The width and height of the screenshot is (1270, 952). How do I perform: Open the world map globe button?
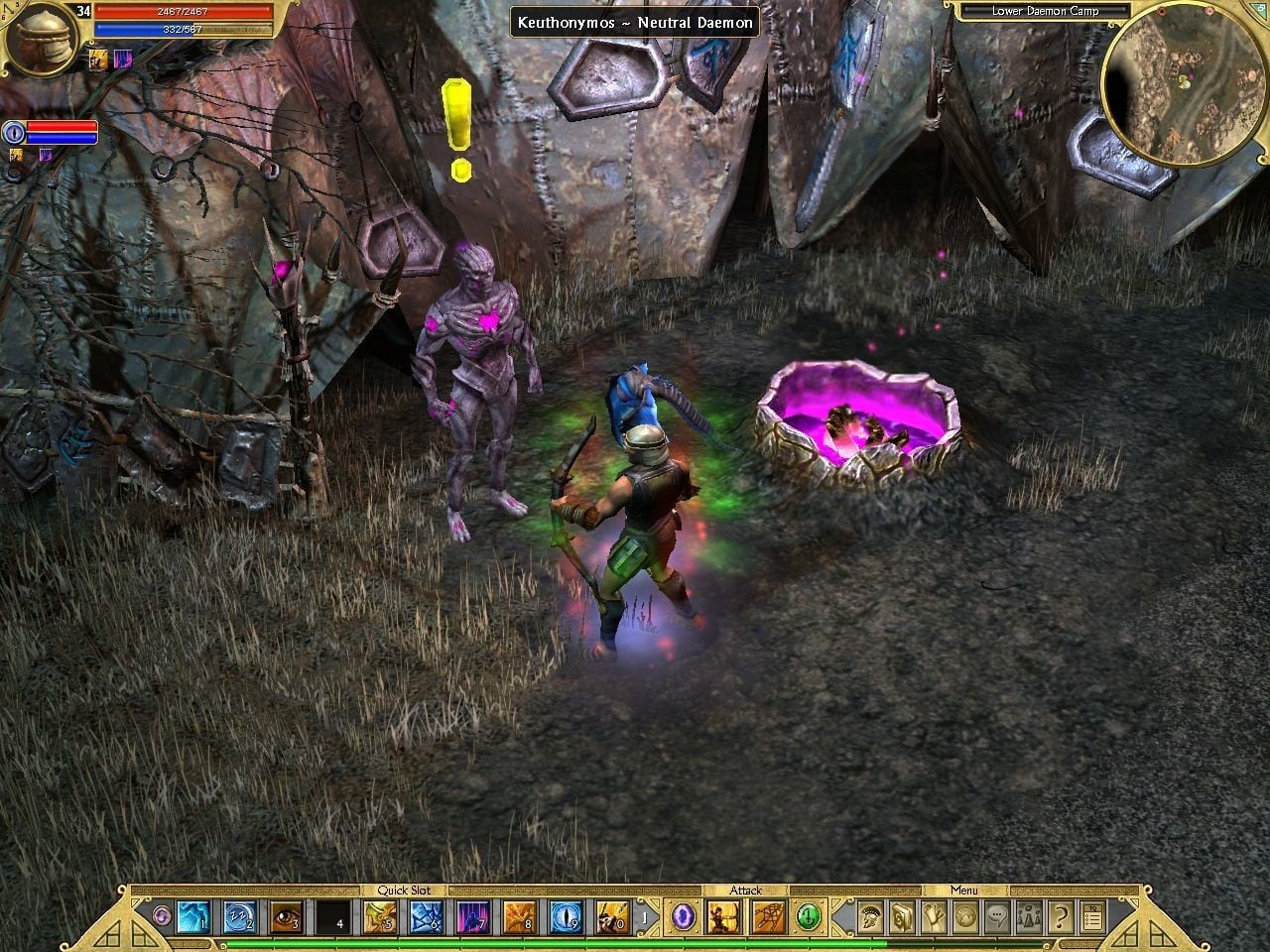[966, 918]
